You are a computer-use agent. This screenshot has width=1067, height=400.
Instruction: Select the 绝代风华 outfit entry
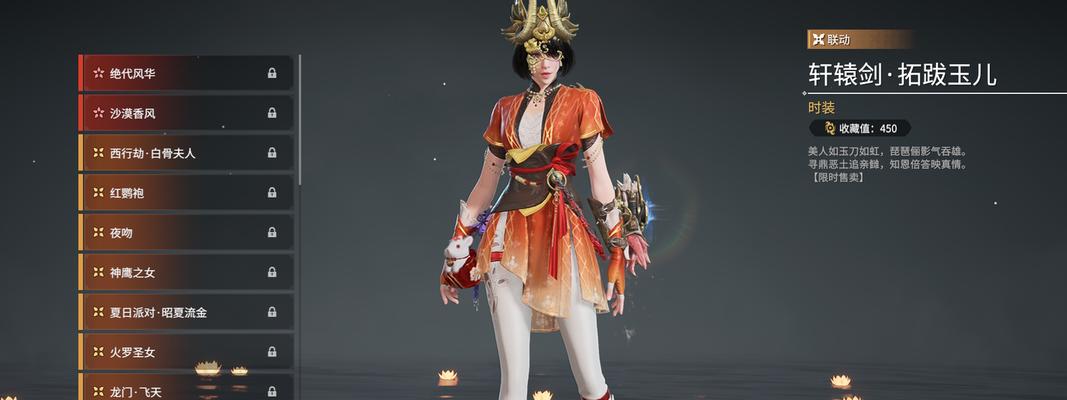186,73
